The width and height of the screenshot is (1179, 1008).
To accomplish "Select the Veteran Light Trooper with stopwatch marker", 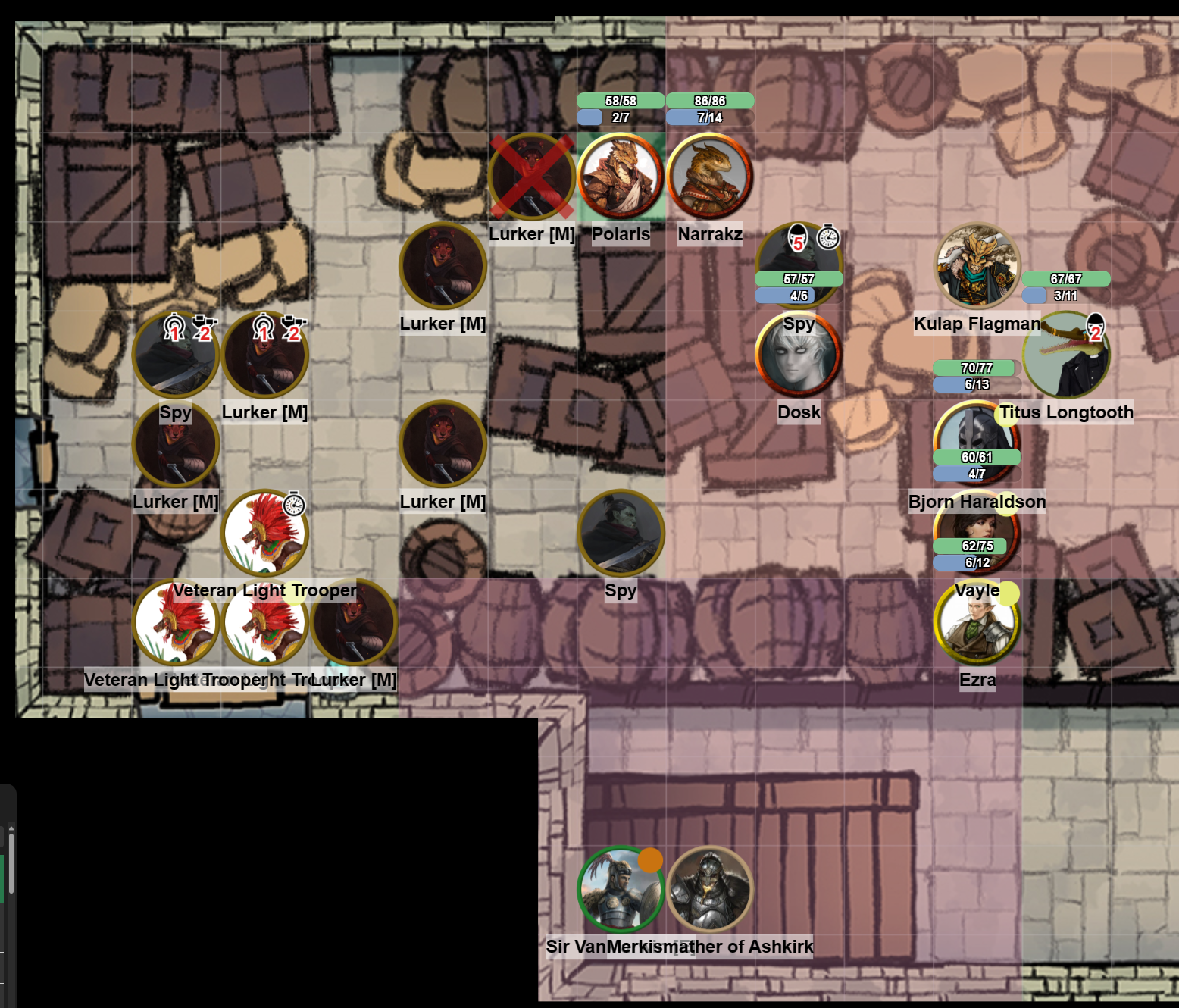I will point(264,533).
